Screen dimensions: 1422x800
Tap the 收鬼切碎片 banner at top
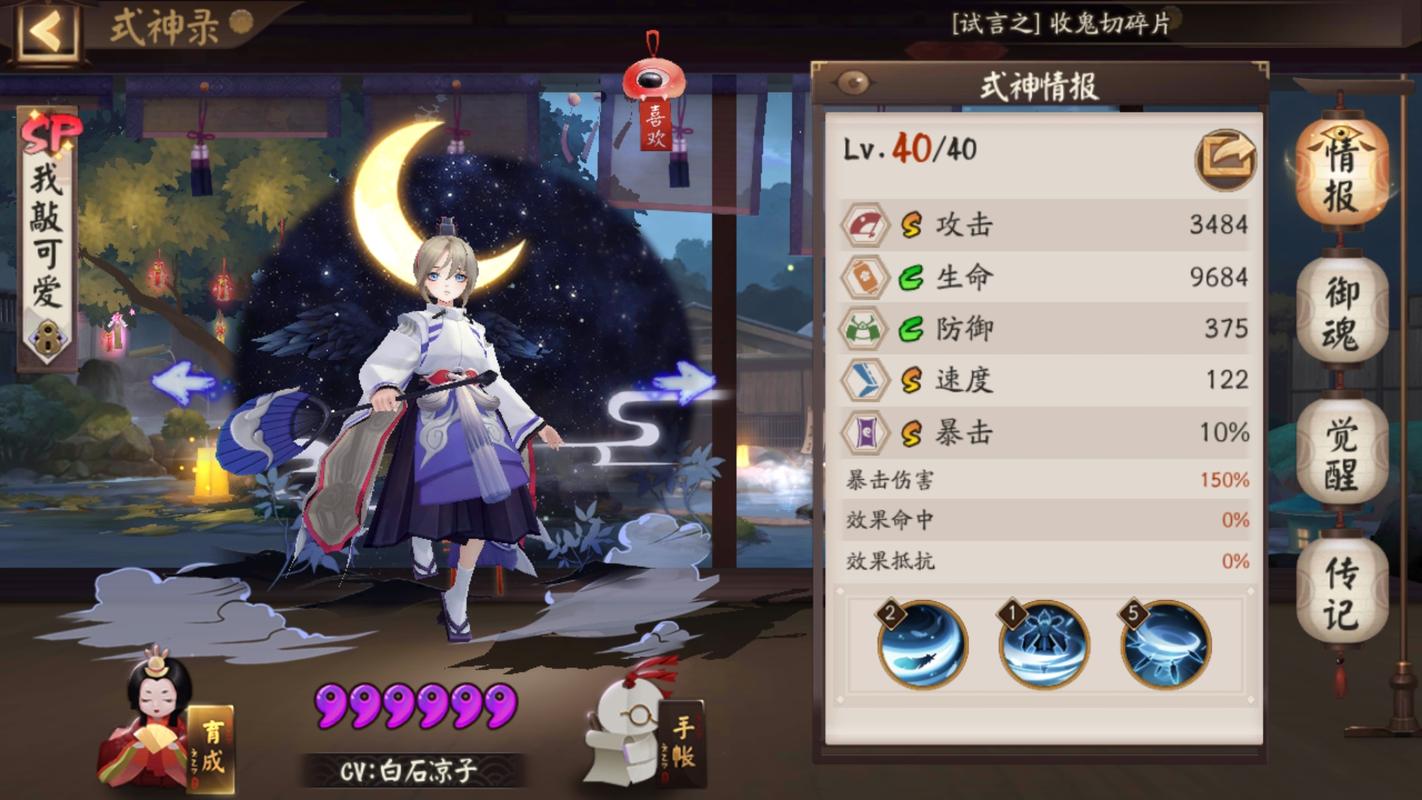tap(1060, 23)
